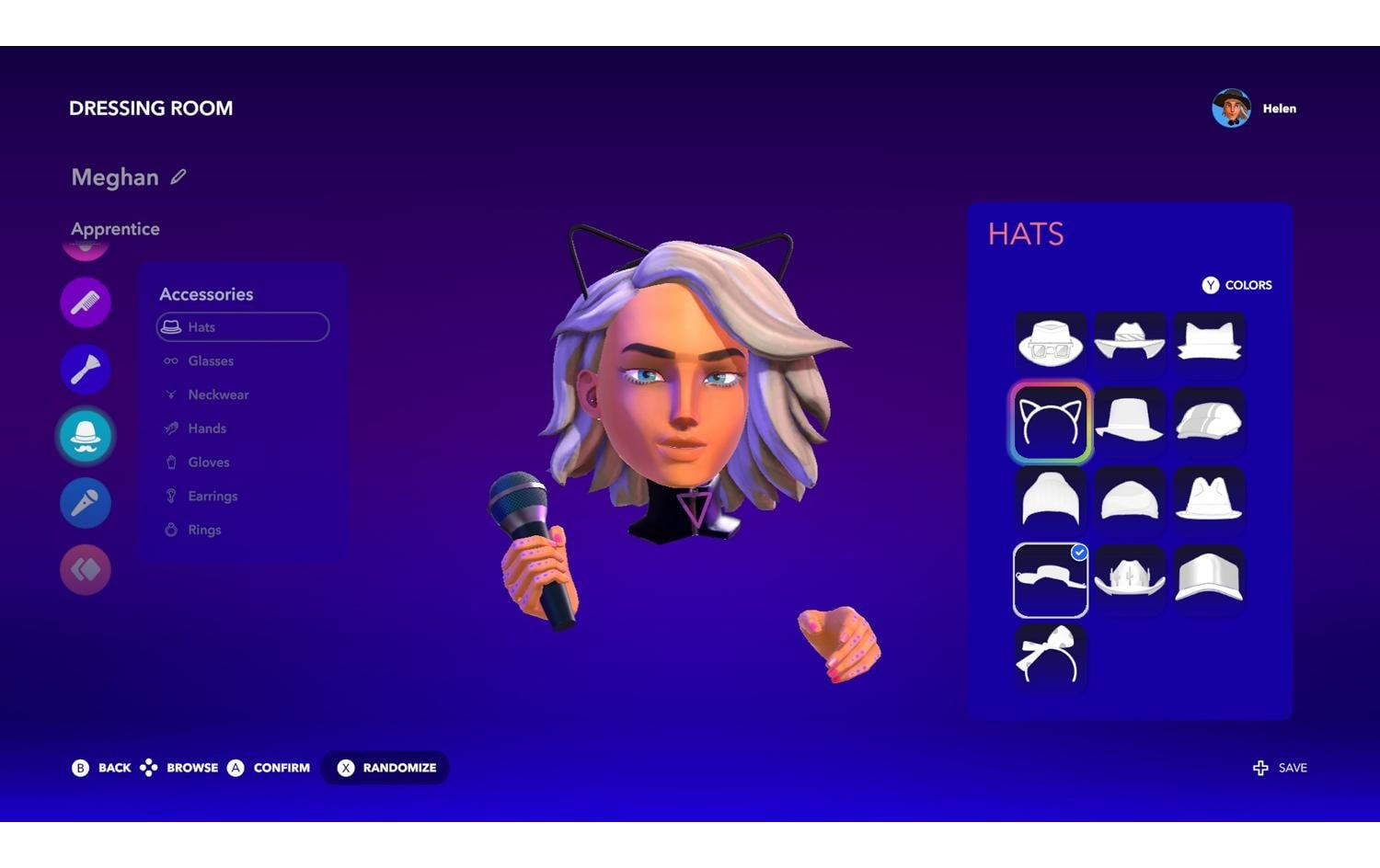The image size is (1380, 868).
Task: Click the earrings icon in the Accessories list
Action: (171, 496)
